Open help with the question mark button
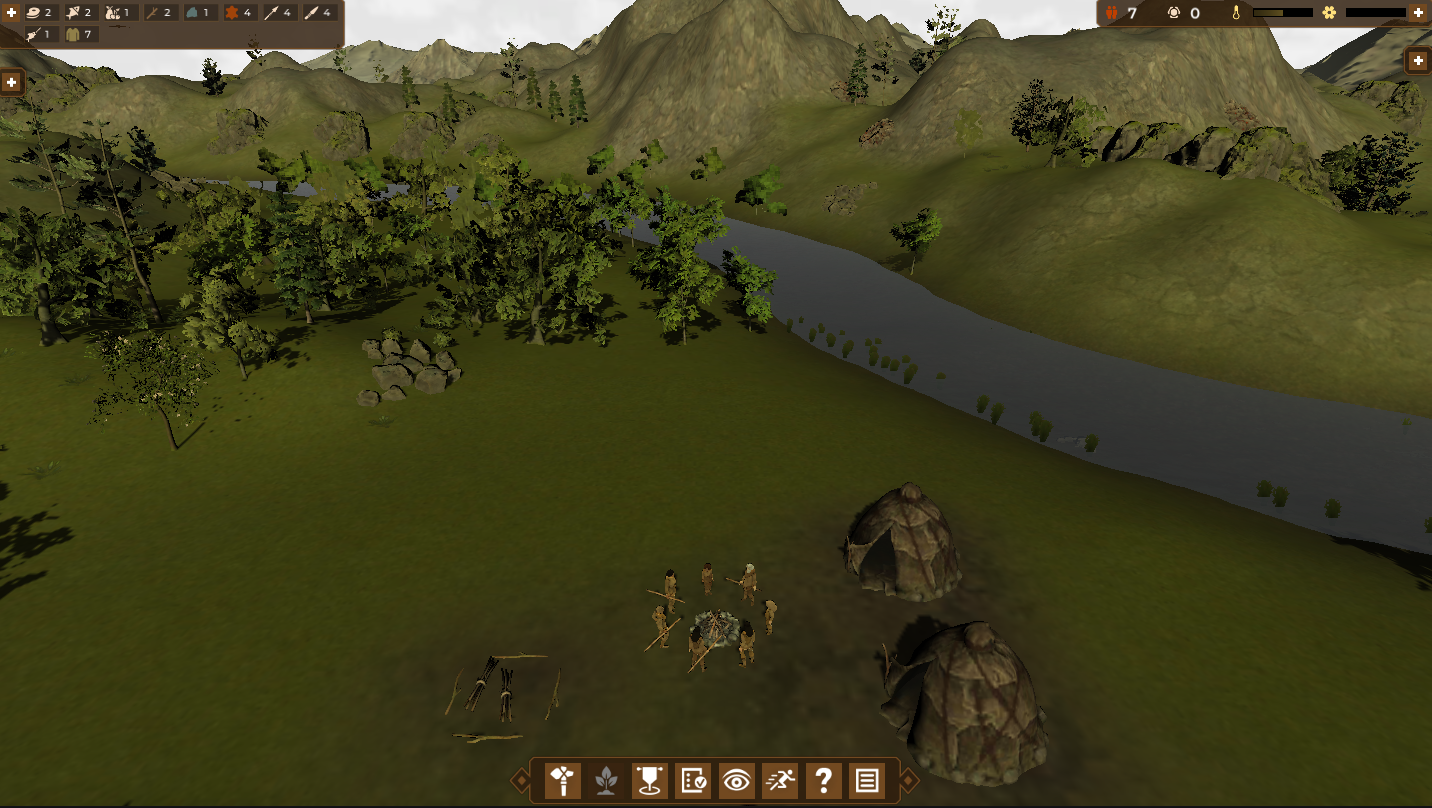This screenshot has height=808, width=1432. pyautogui.click(x=823, y=780)
